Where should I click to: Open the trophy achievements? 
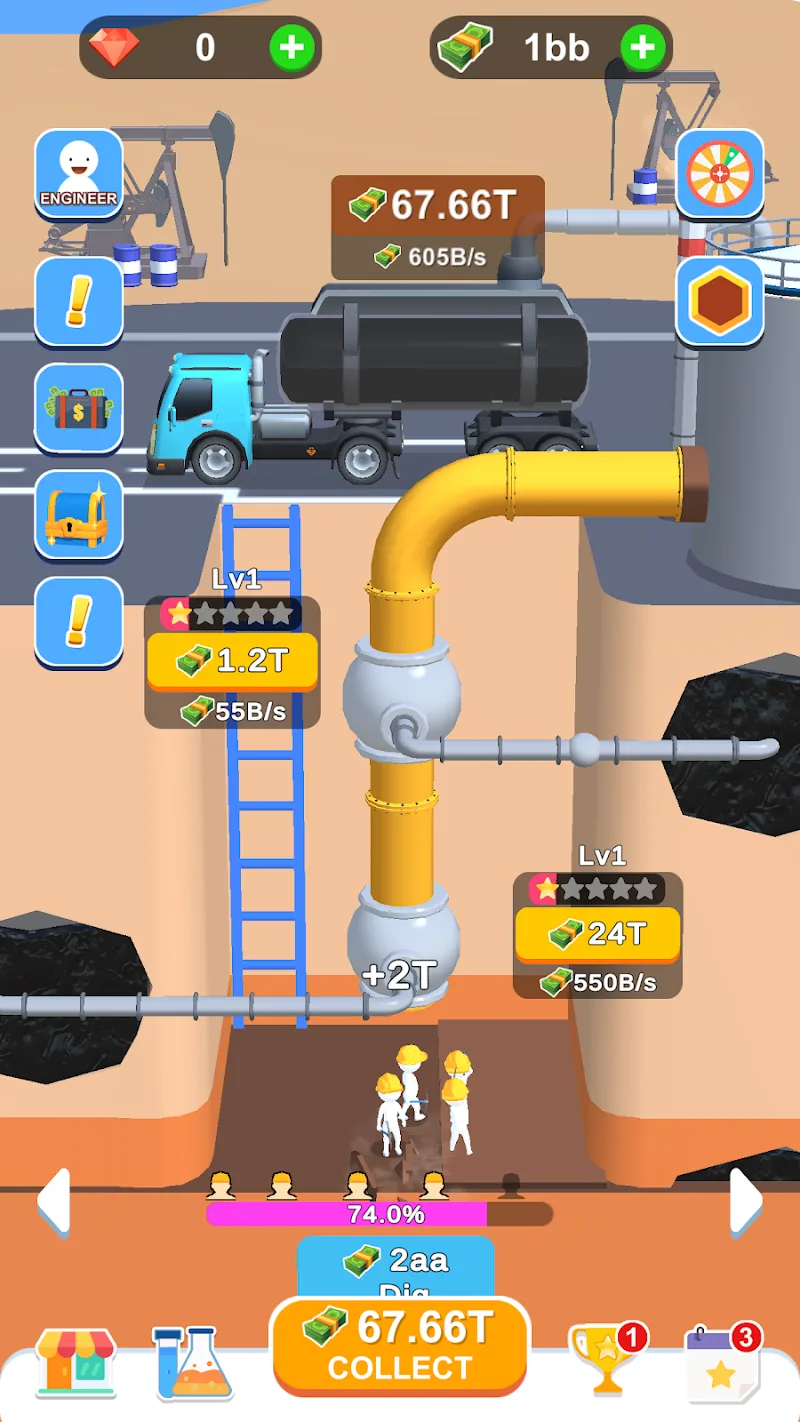coord(605,1360)
